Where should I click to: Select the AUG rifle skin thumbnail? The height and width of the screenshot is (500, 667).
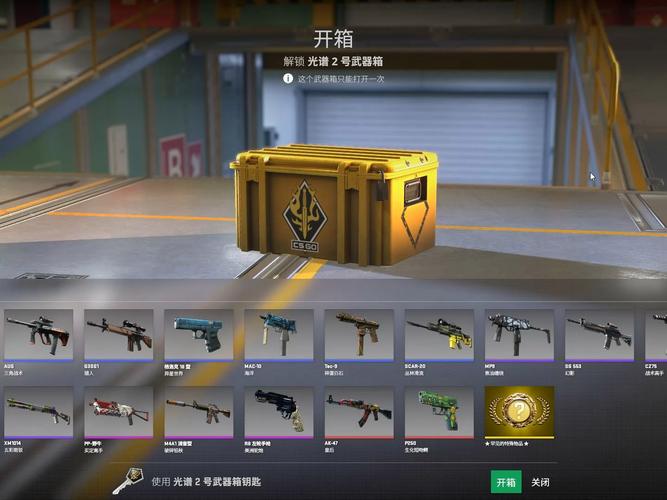click(38, 334)
